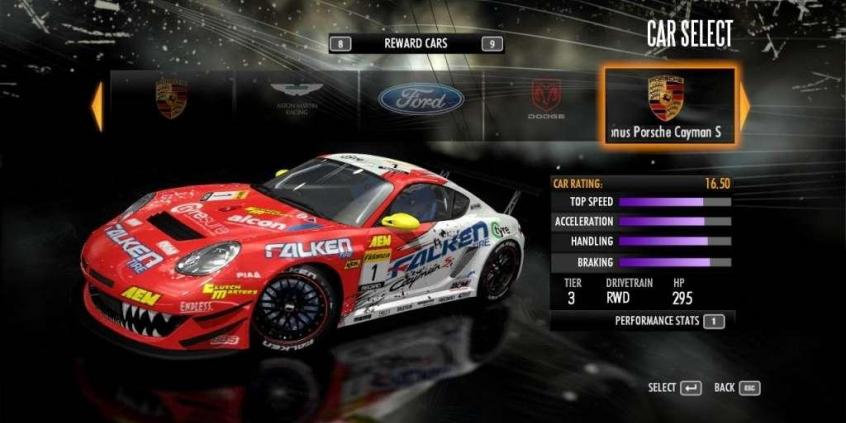Select the highlighted Porsche Cayman S tile
This screenshot has height=423, width=846.
669,105
